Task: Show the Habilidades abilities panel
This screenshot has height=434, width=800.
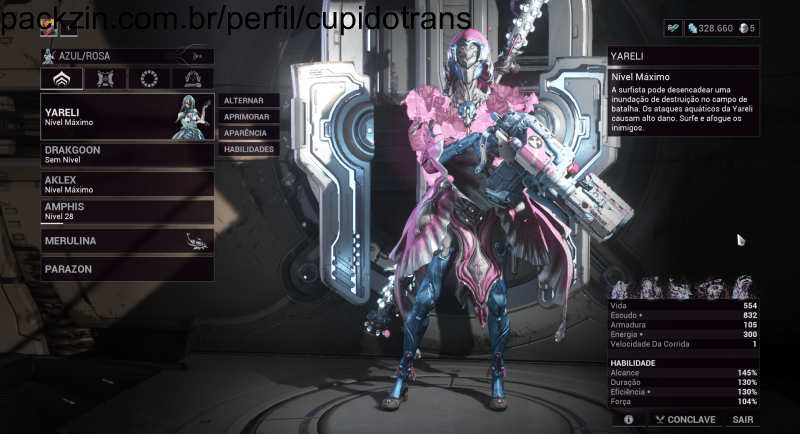Action: click(247, 149)
